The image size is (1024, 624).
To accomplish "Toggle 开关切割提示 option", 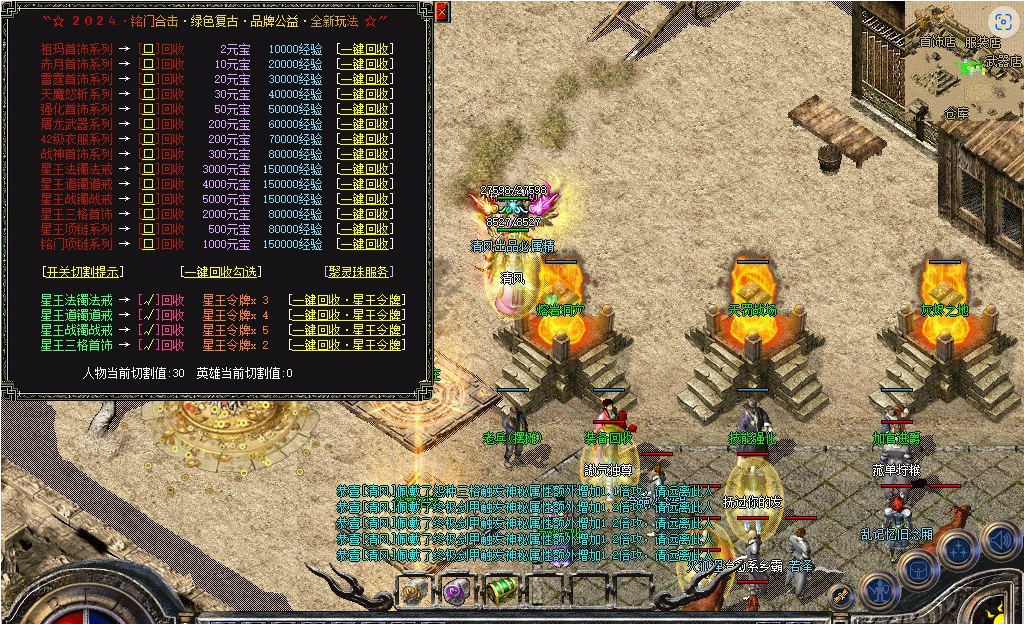I will coord(83,271).
